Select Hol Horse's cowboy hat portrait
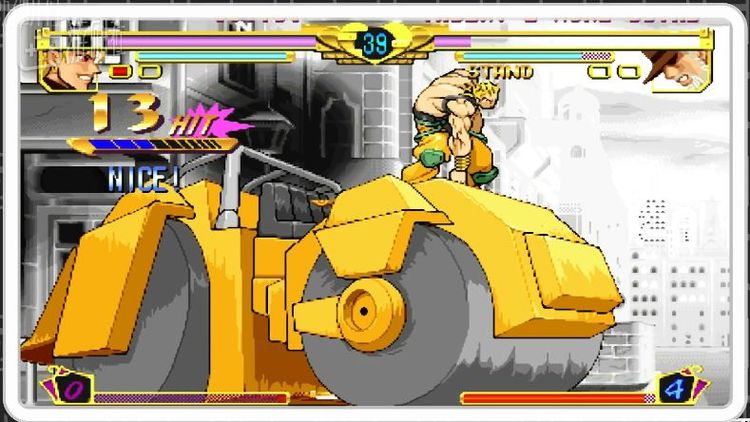This screenshot has height=422, width=750. point(679,70)
